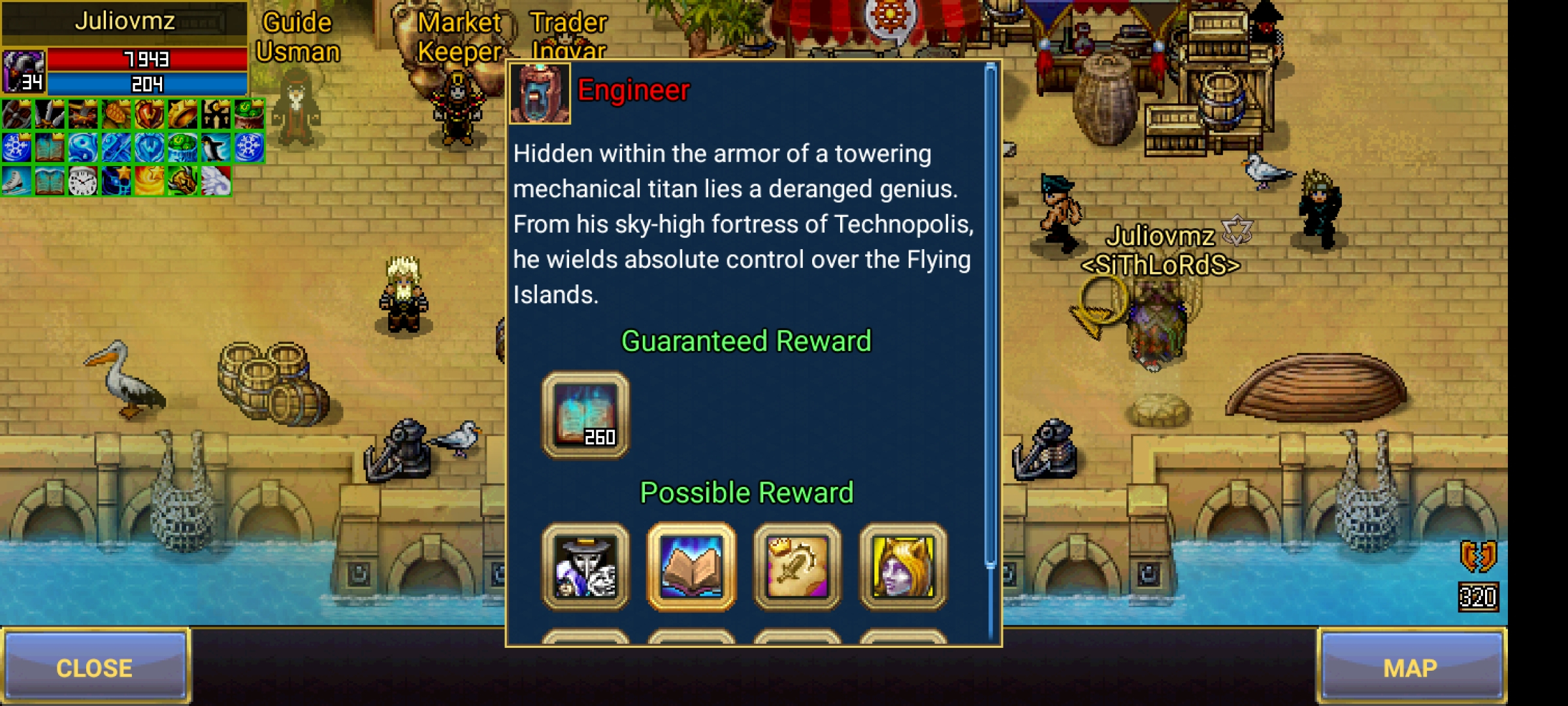
Task: Inspect the plague doctor mask reward
Action: click(585, 567)
